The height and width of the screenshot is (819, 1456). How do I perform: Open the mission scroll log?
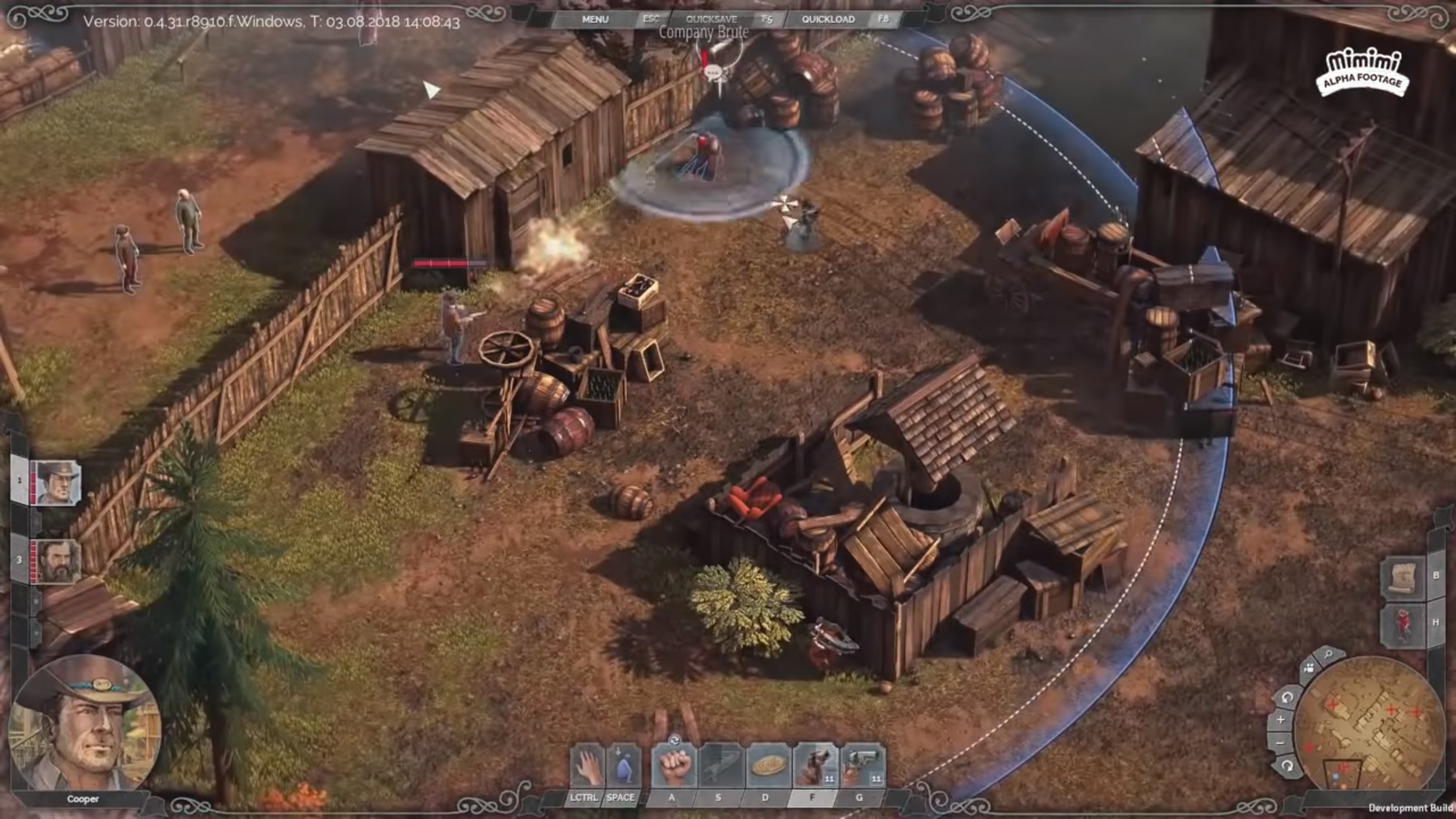click(1403, 578)
